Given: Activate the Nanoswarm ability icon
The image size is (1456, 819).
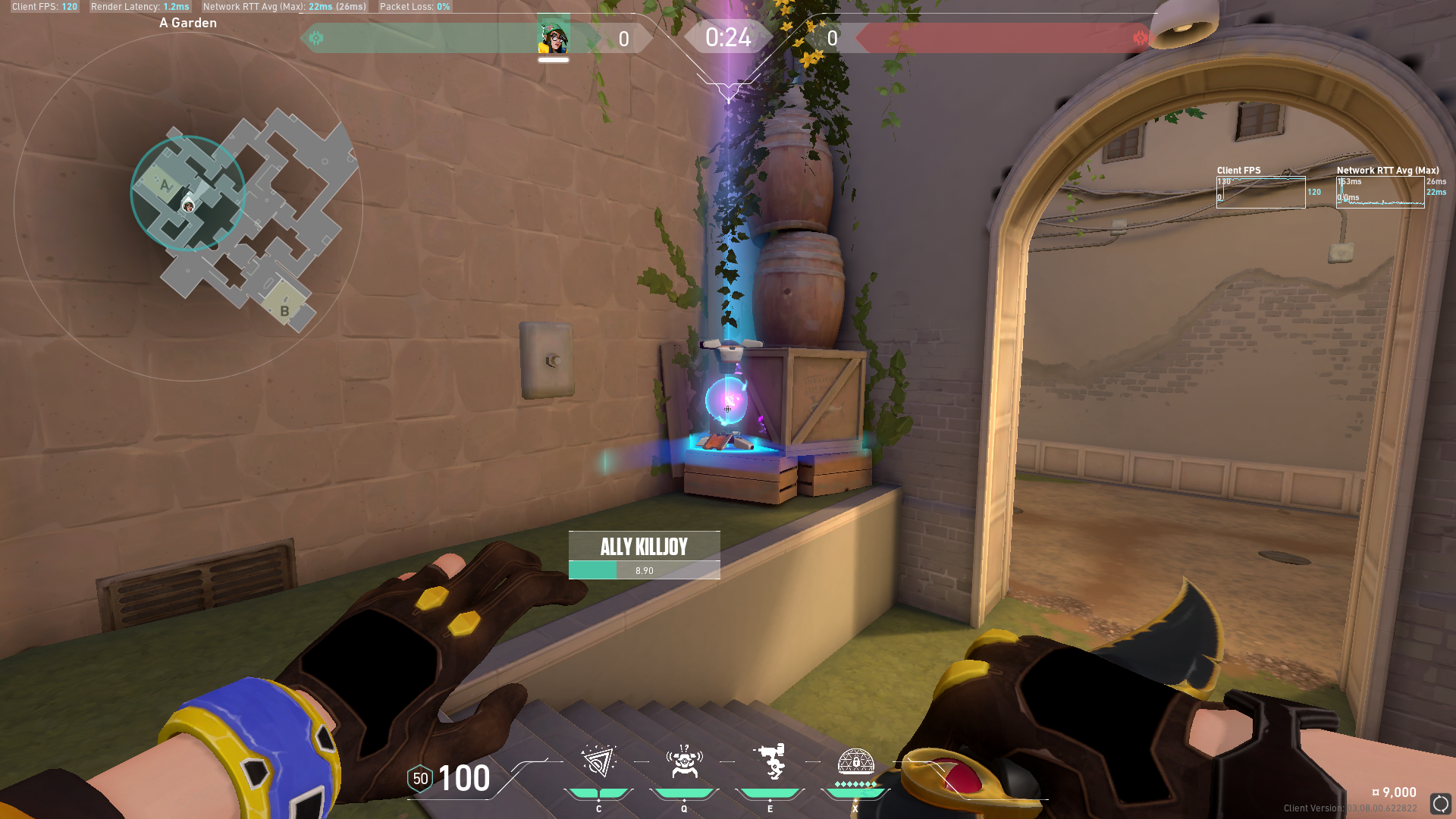Looking at the screenshot, I should point(598,761).
